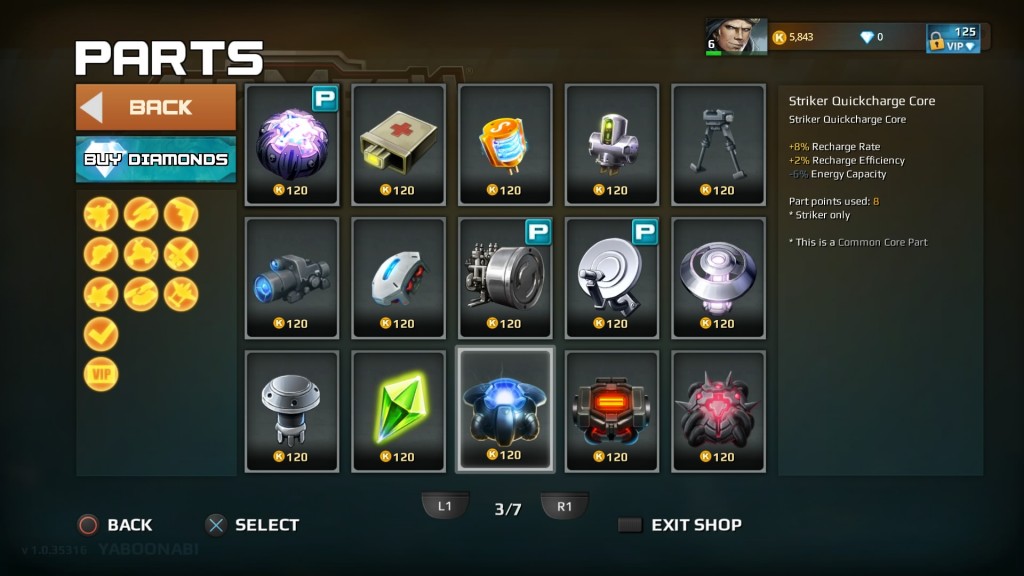Image resolution: width=1024 pixels, height=576 pixels.
Task: Open the VIP status badge
Action: pyautogui.click(x=953, y=38)
